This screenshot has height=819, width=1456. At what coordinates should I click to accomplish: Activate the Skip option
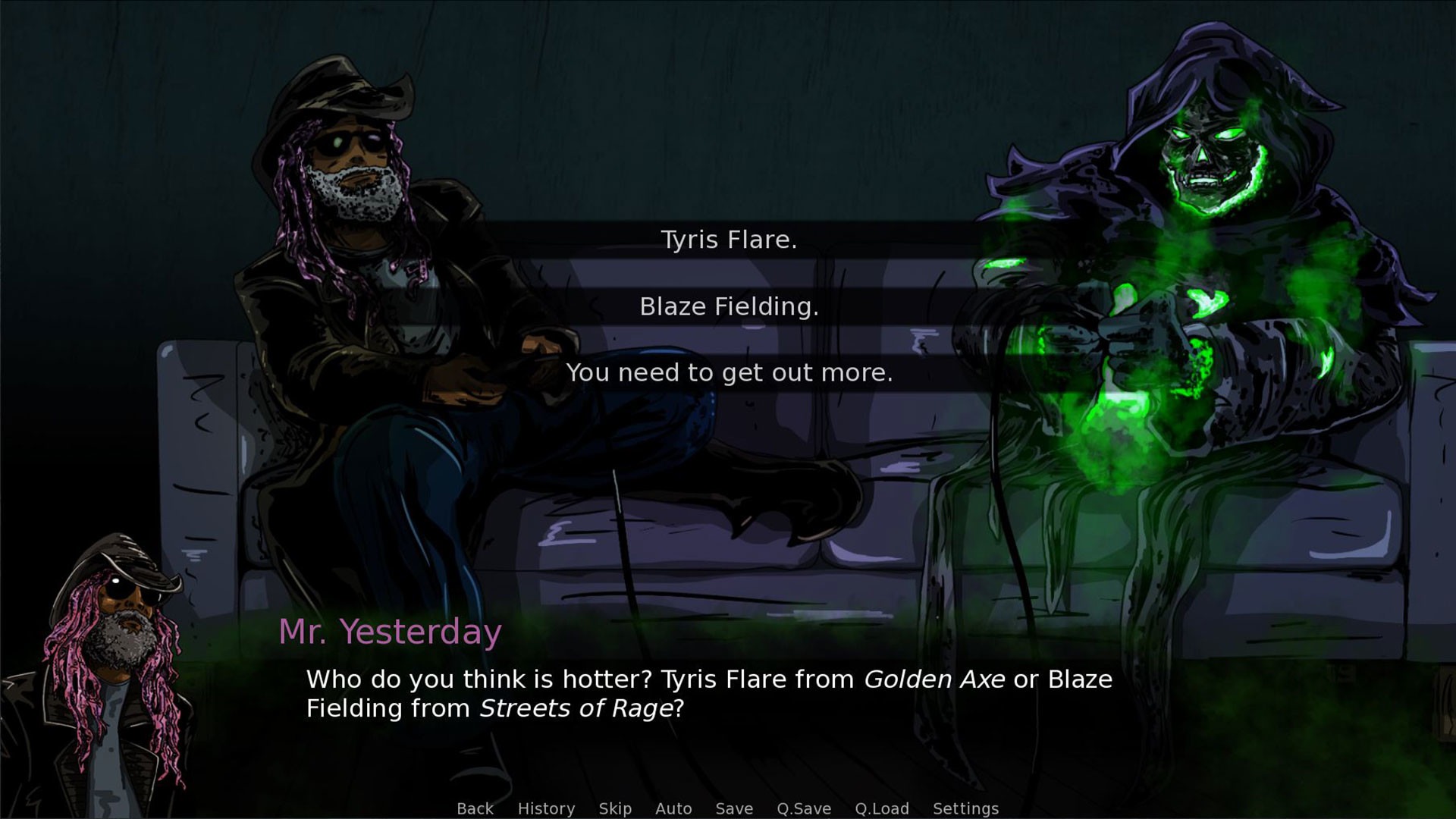click(615, 808)
